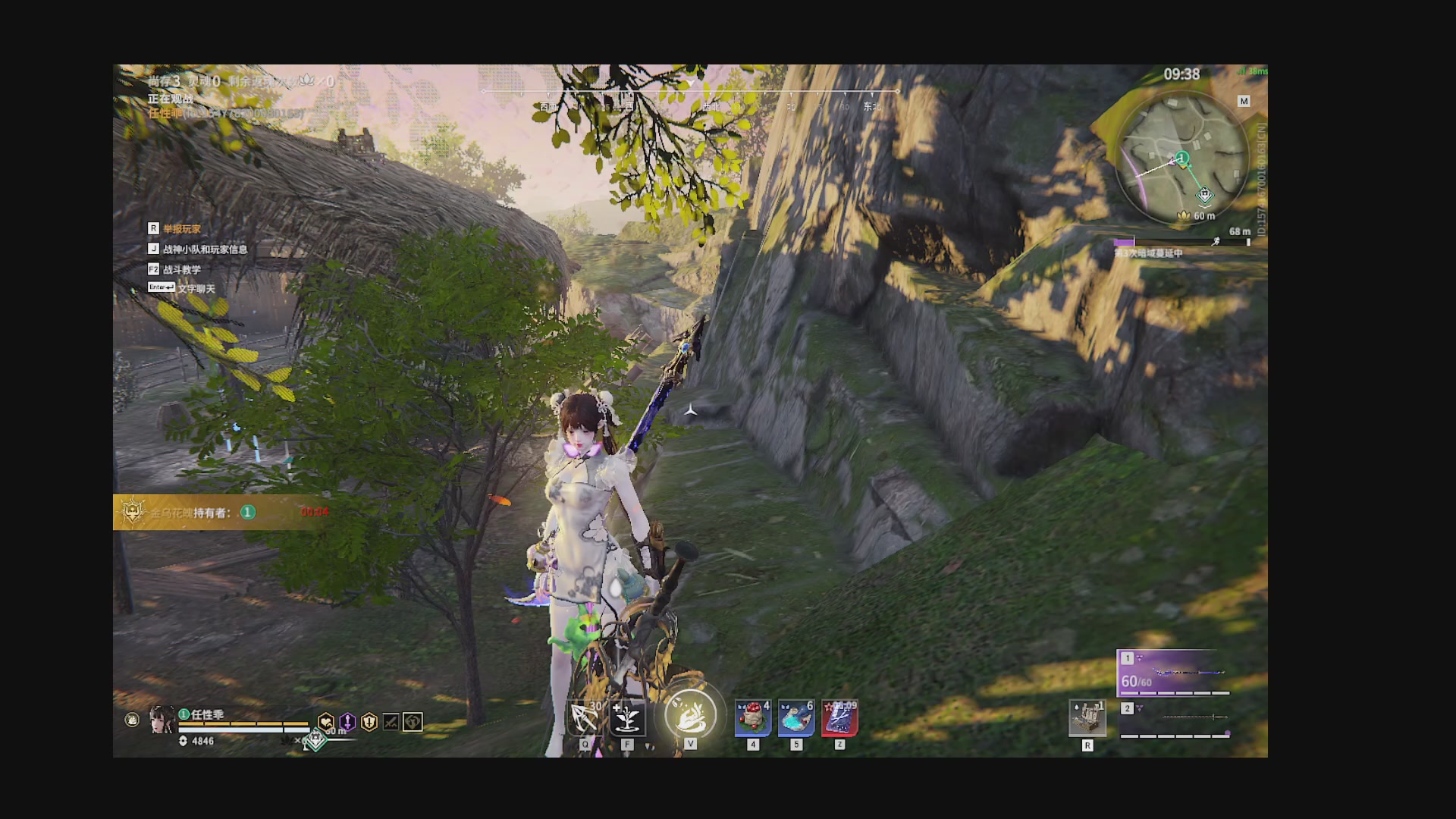Image resolution: width=1456 pixels, height=819 pixels.
Task: Activate the glowing ultimate ability icon
Action: [x=690, y=715]
